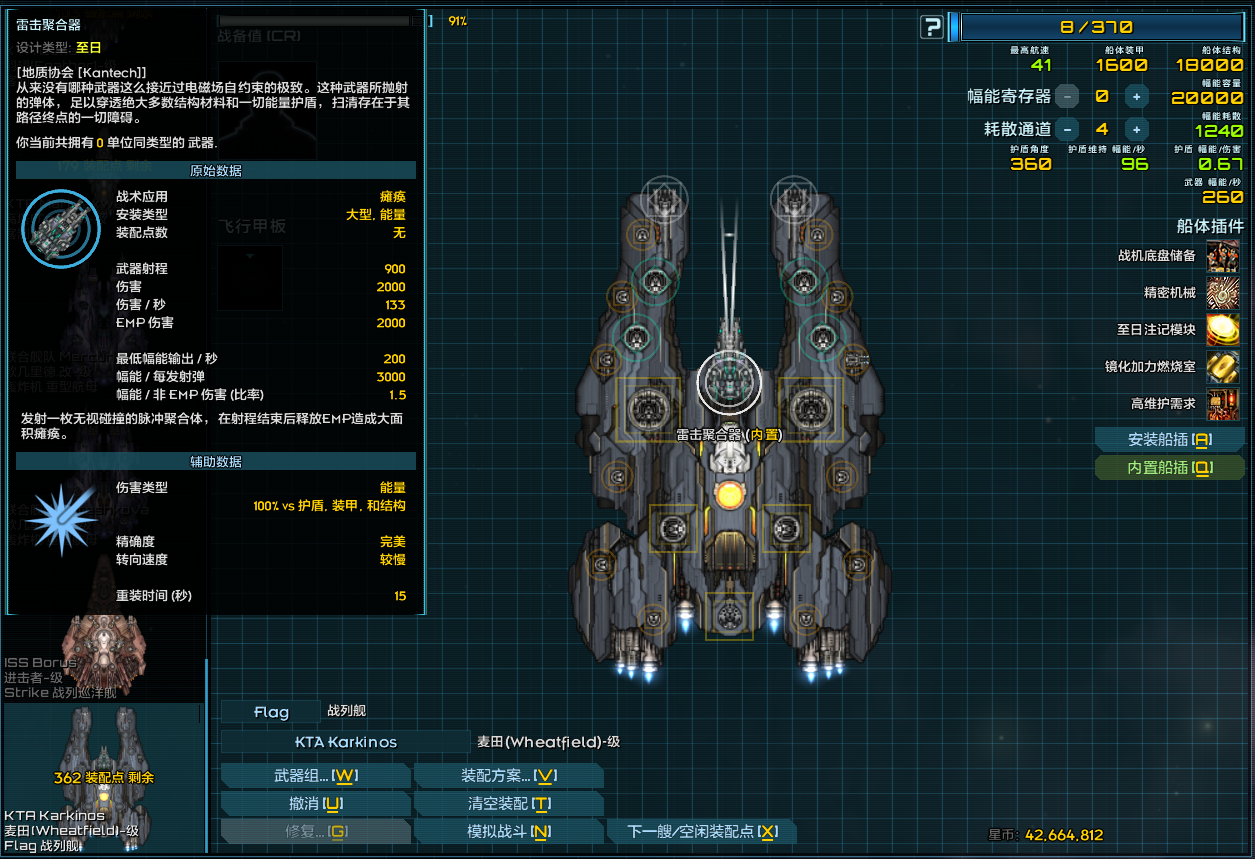This screenshot has height=859, width=1255.
Task: Increase flux capacitors (幅能寄存器) with plus
Action: [1136, 97]
